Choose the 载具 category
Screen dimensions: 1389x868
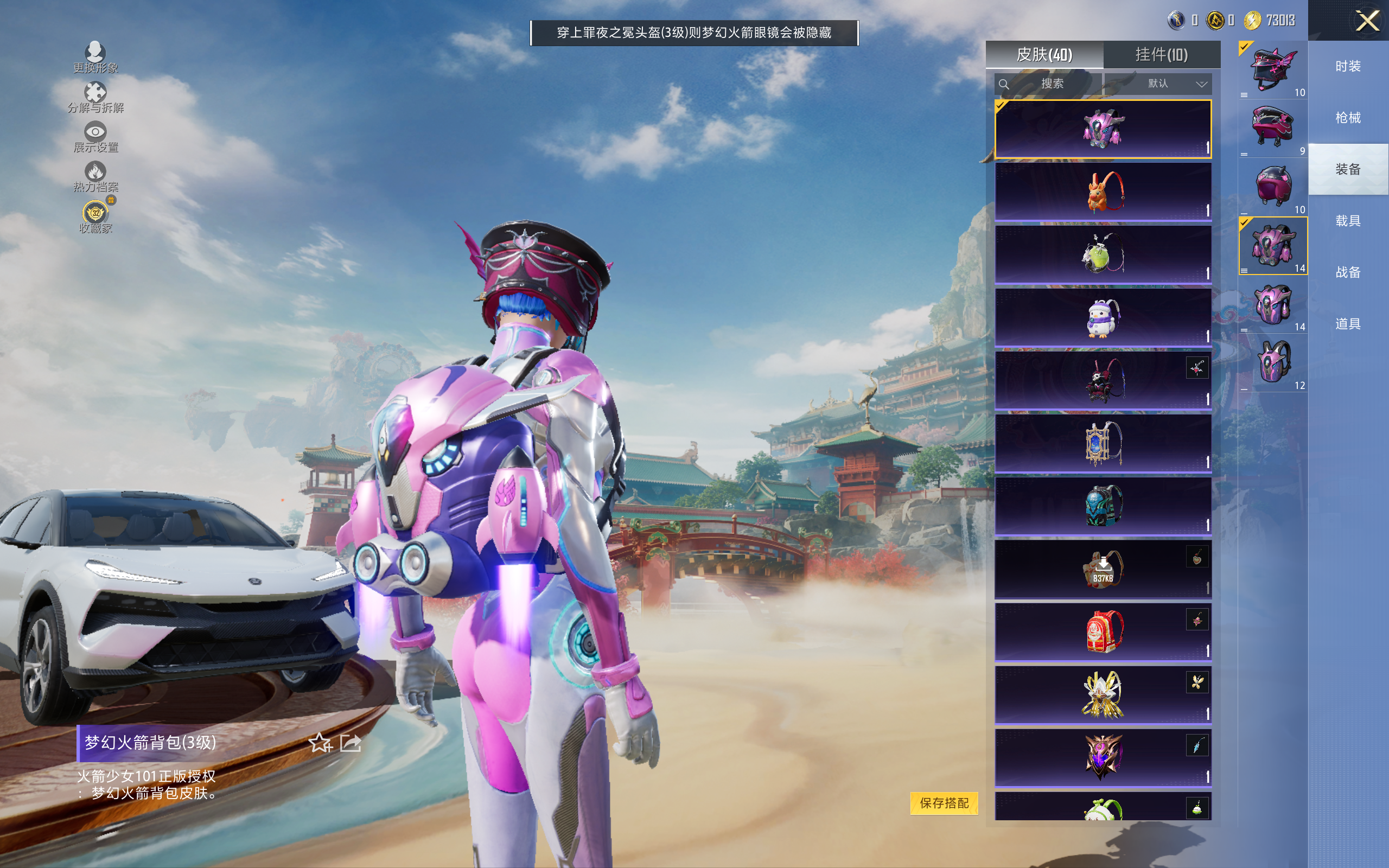1348,221
